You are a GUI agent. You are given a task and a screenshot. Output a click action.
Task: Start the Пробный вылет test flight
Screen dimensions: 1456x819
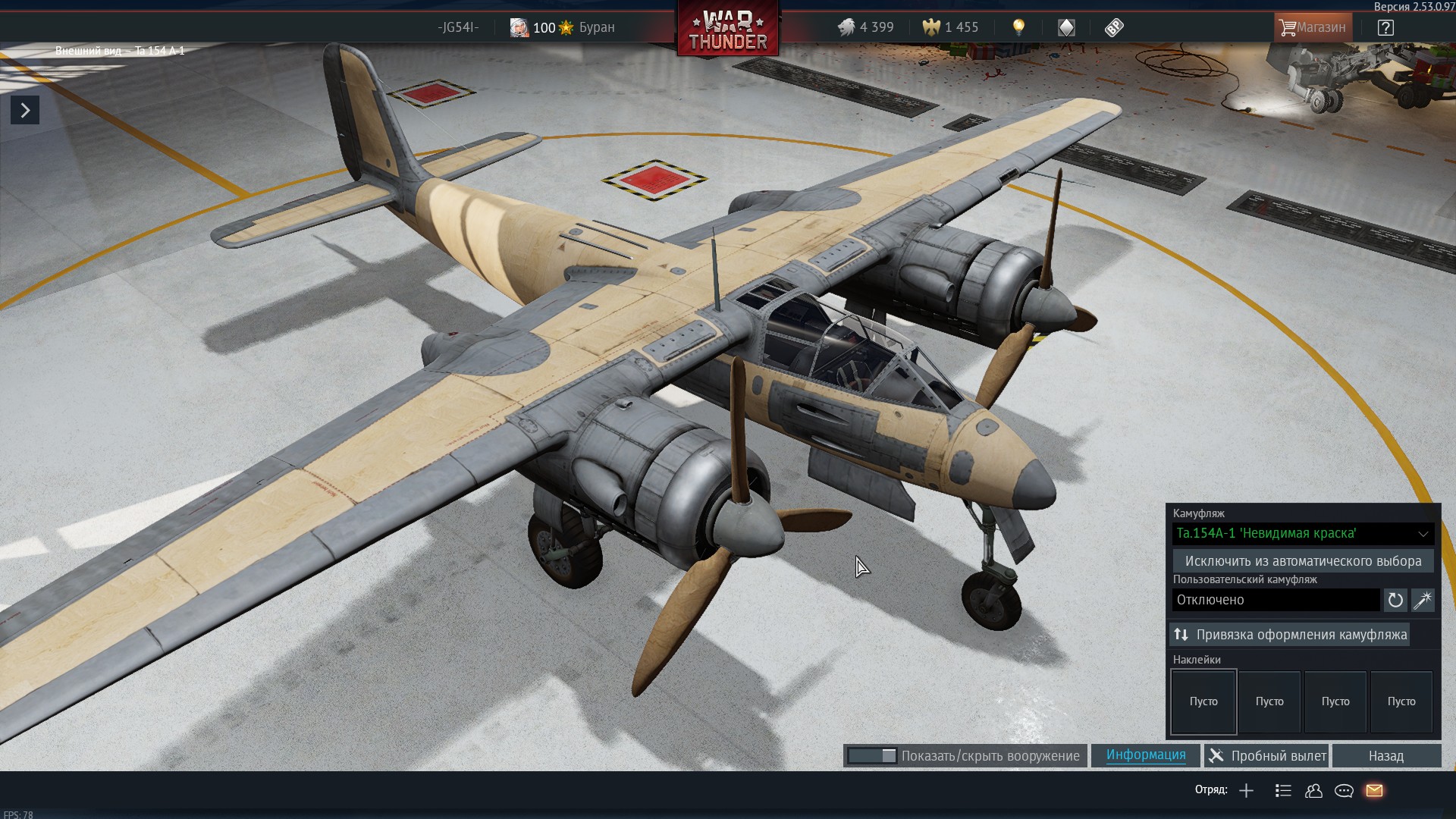pos(1267,756)
